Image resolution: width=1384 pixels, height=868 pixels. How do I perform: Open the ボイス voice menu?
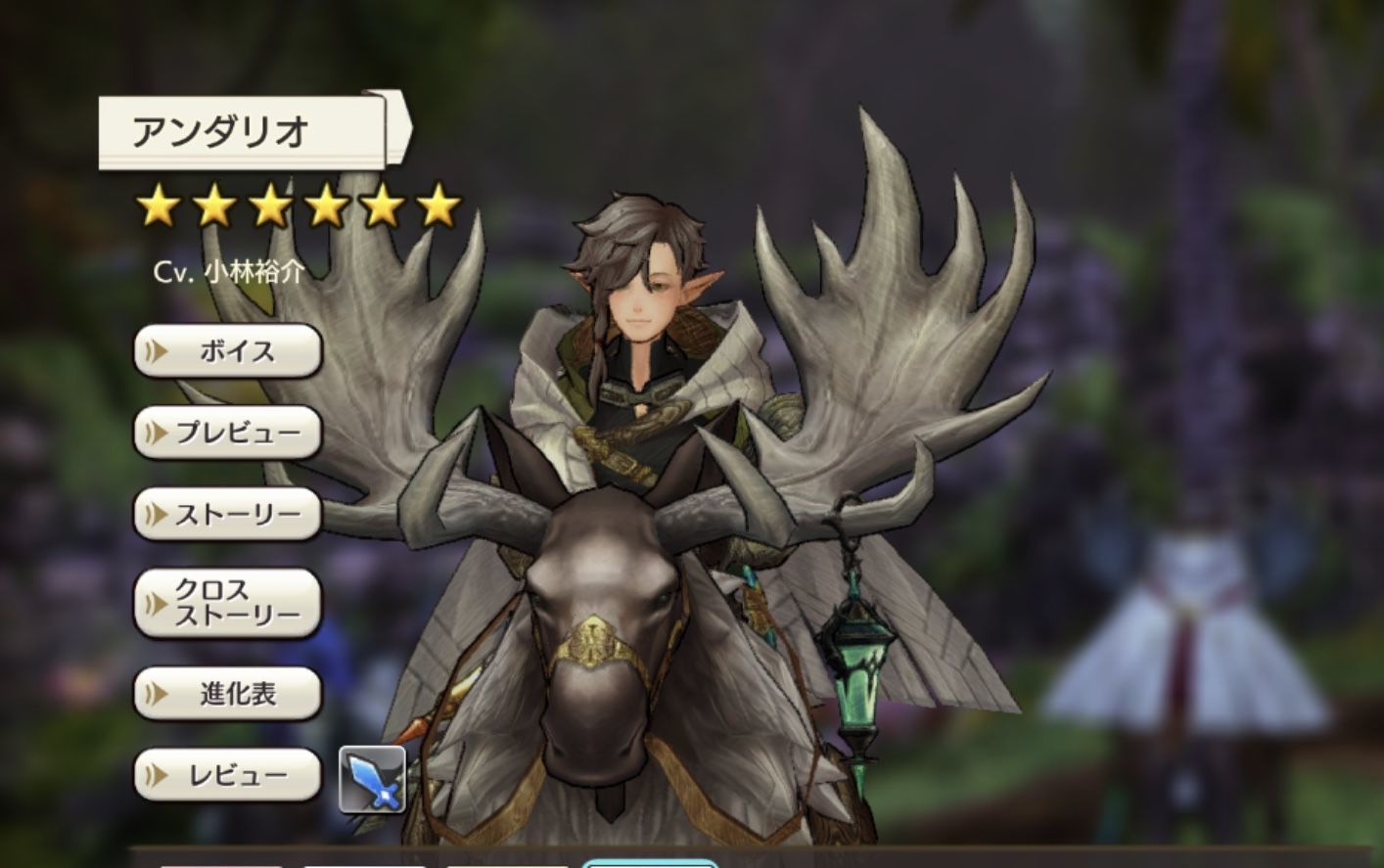click(228, 351)
